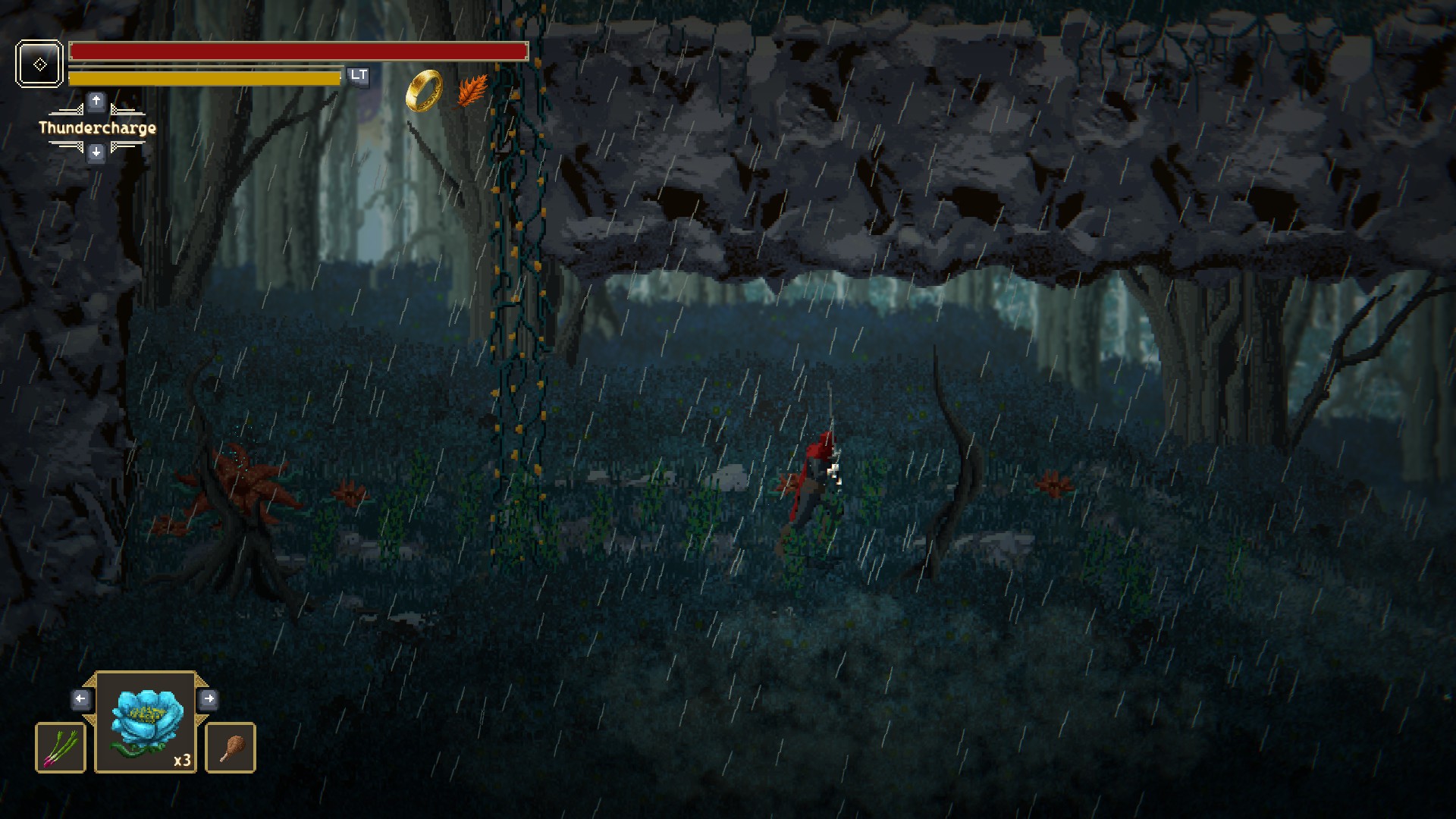The height and width of the screenshot is (819, 1456).
Task: Select the roasted drumstick item slot
Action: (231, 748)
